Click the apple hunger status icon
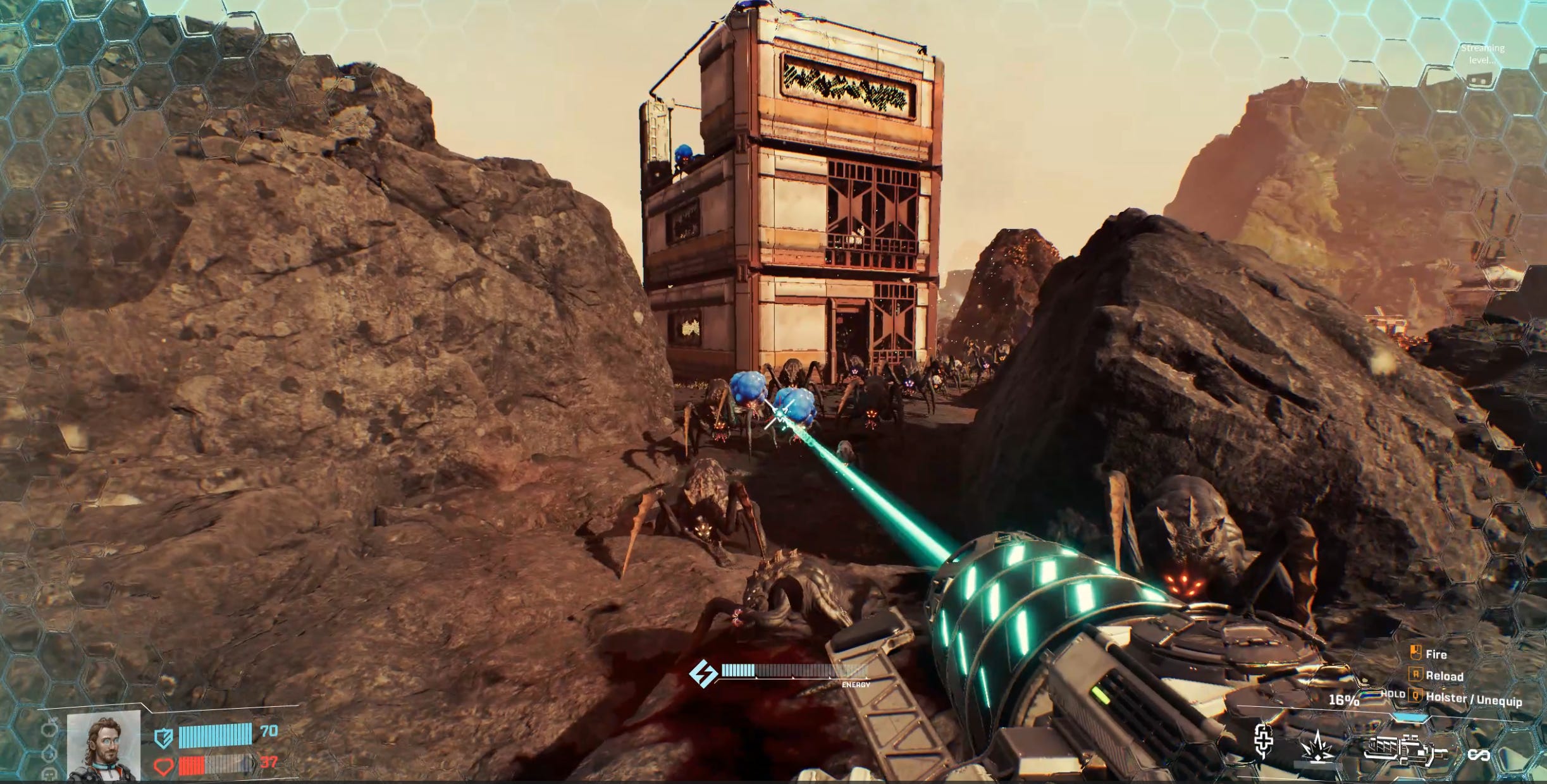This screenshot has width=1547, height=784. (x=51, y=730)
